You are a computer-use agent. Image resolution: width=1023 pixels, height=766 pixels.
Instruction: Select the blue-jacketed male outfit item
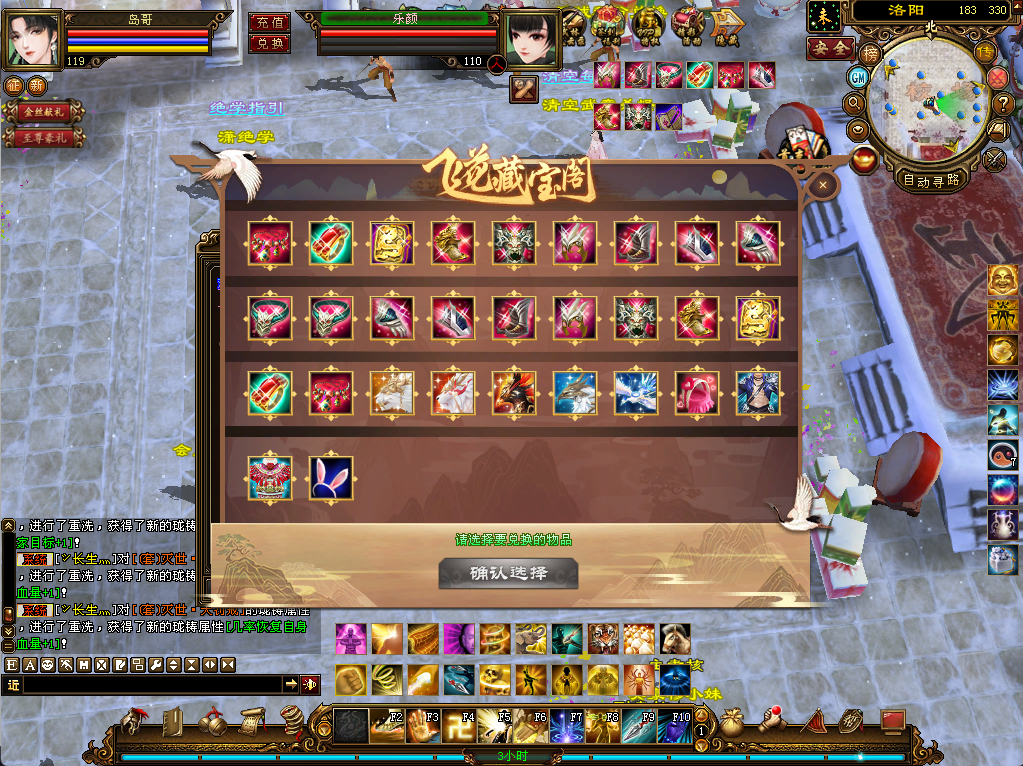pyautogui.click(x=757, y=392)
